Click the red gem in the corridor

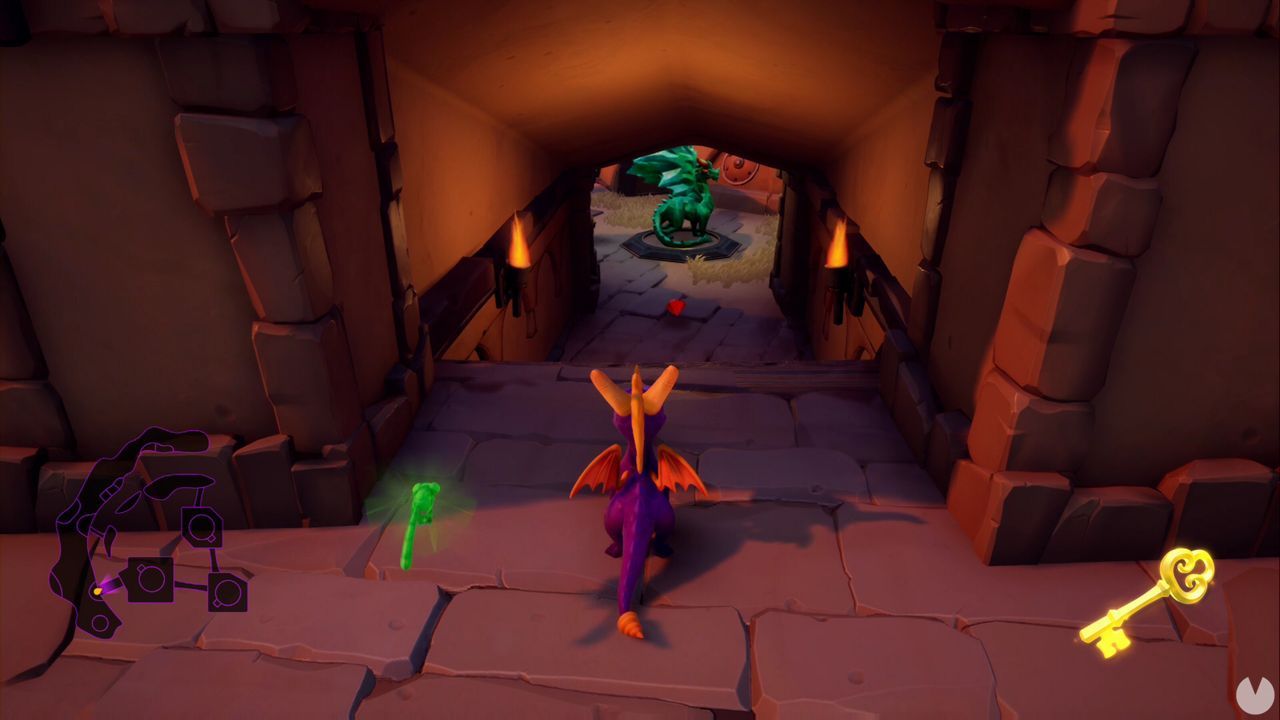(x=676, y=308)
